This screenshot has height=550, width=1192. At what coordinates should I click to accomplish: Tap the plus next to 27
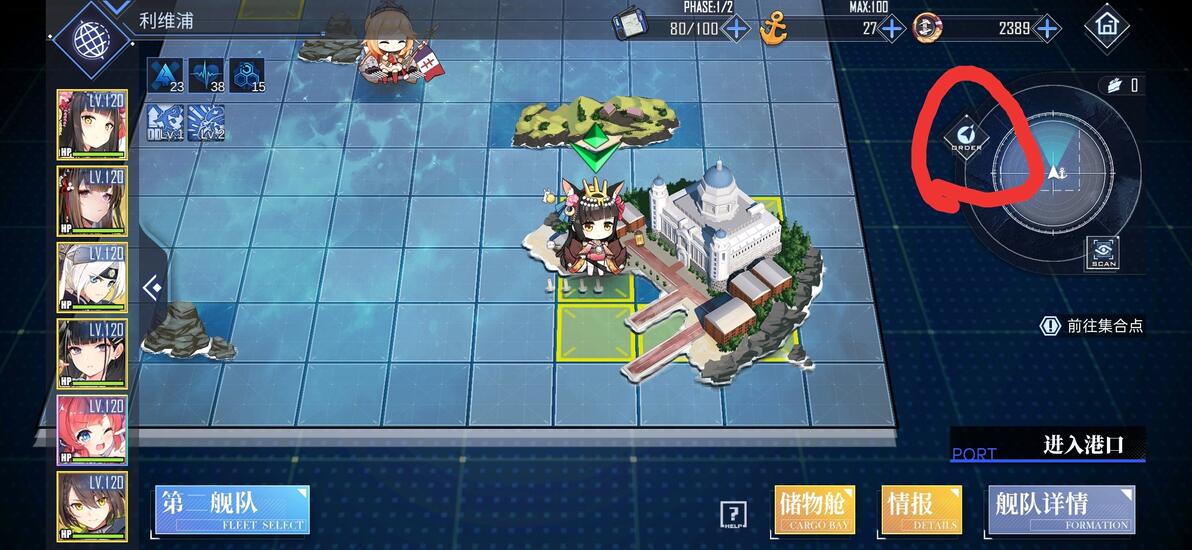[x=891, y=28]
